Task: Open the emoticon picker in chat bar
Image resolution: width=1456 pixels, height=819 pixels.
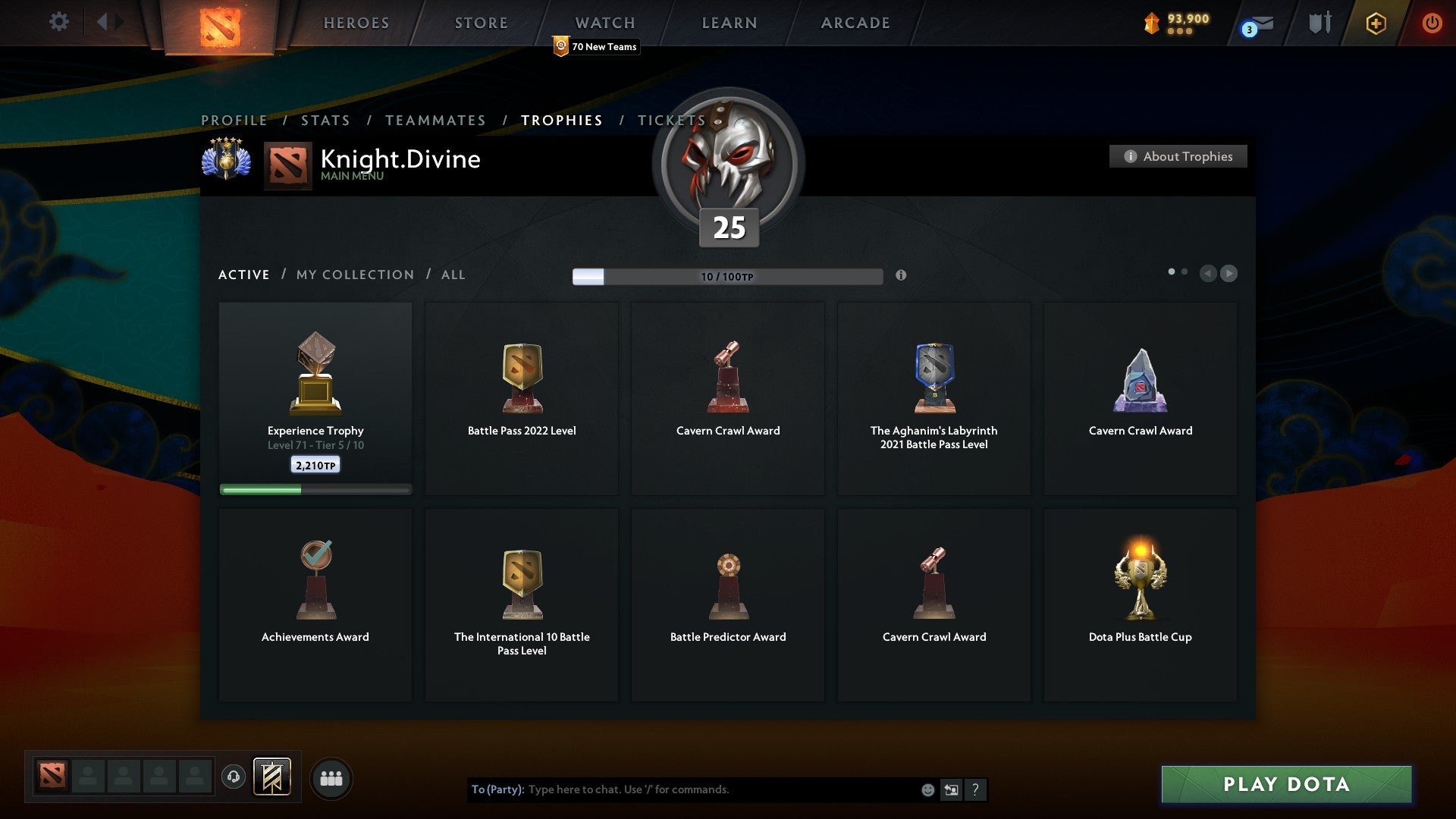Action: coord(927,789)
